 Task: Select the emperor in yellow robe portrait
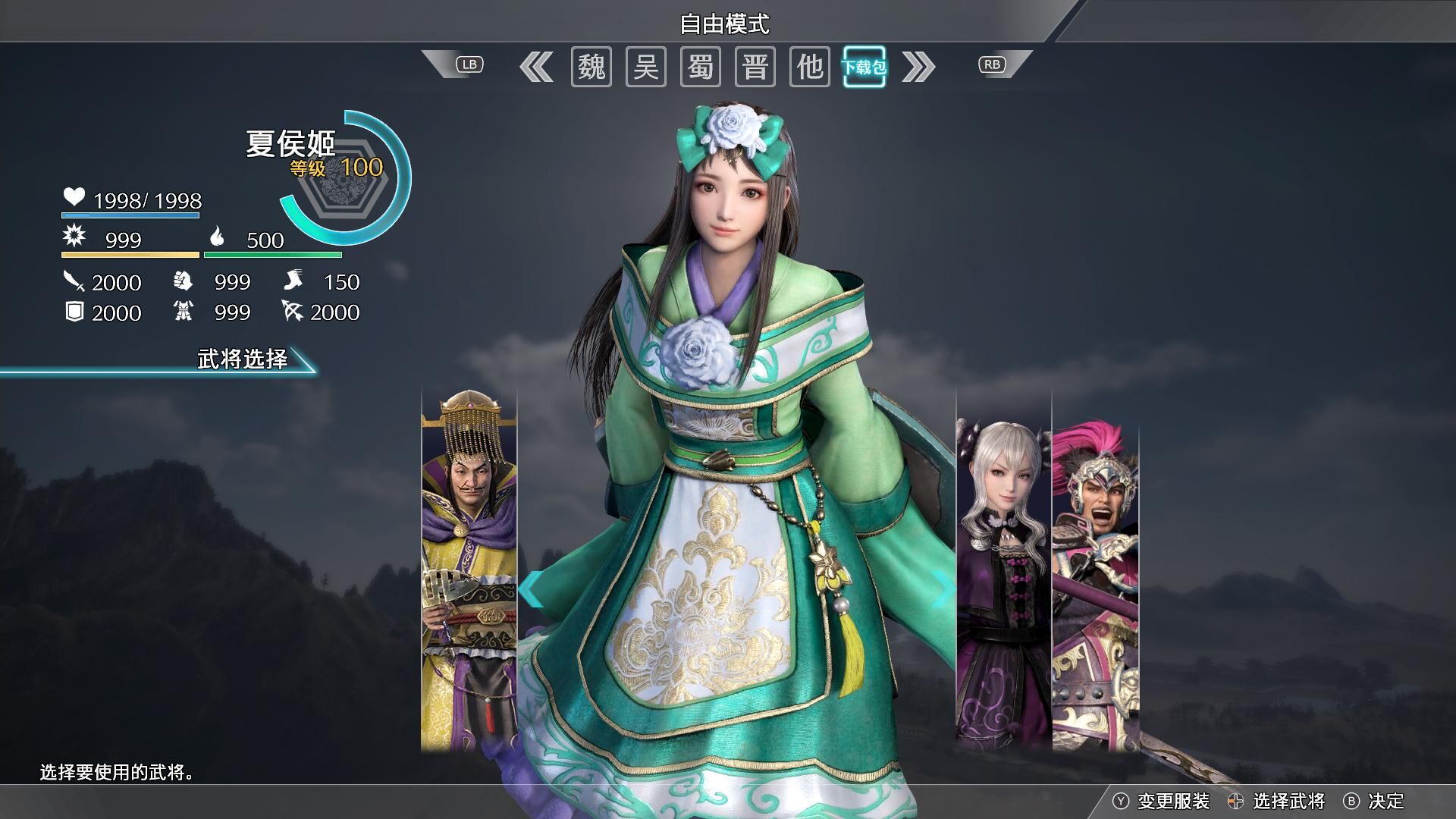coord(469,569)
